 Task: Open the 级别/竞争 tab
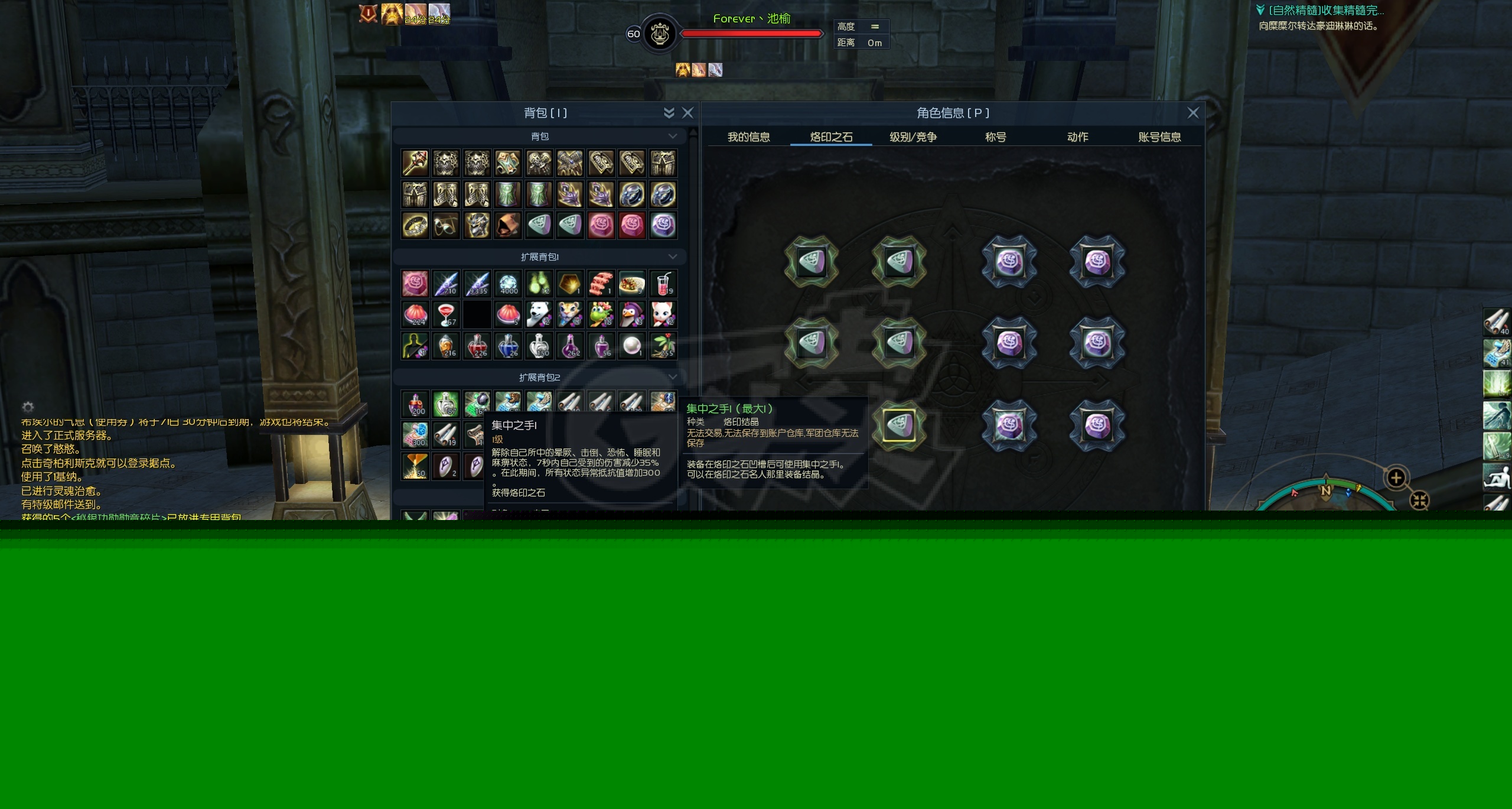point(913,137)
